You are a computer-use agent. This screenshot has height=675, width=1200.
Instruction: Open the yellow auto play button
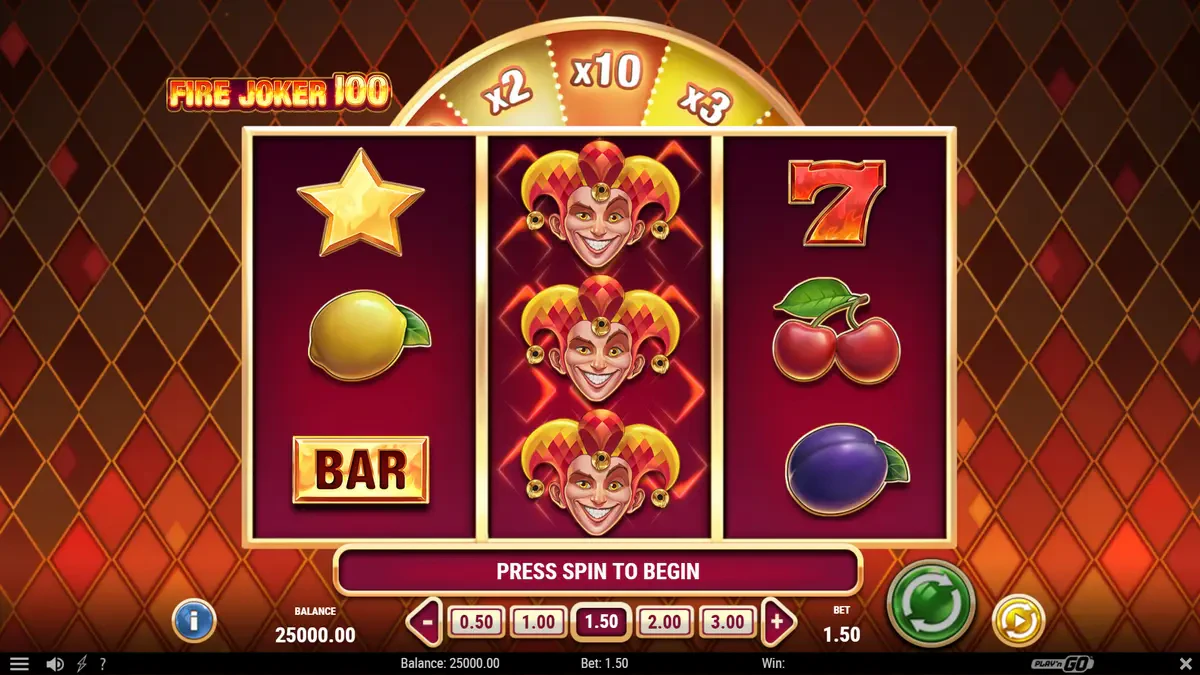tap(1017, 620)
